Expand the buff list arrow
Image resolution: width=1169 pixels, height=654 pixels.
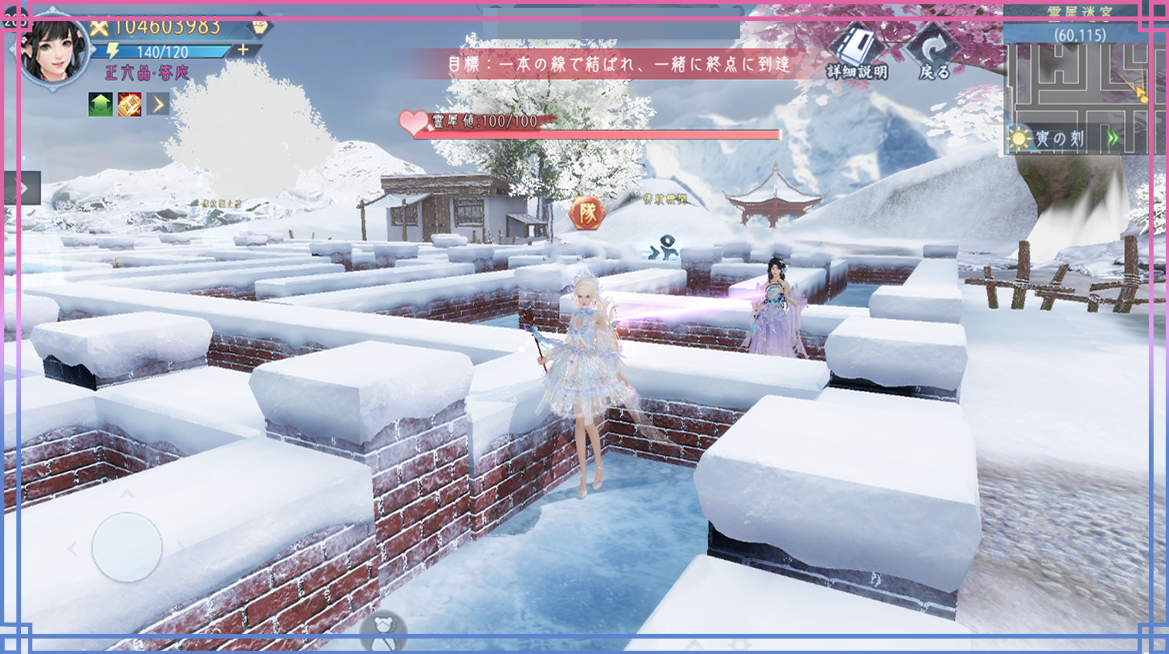click(158, 103)
